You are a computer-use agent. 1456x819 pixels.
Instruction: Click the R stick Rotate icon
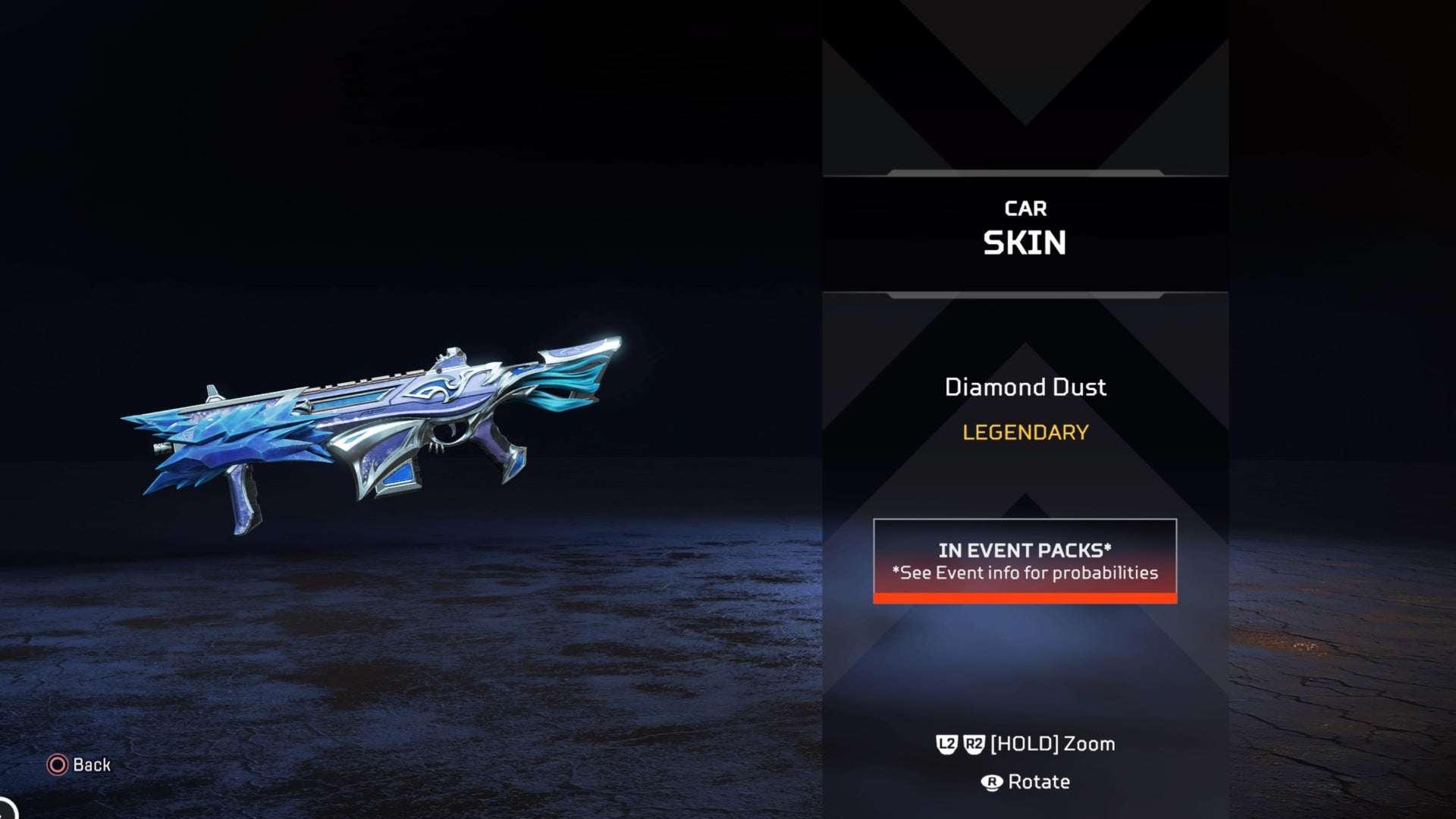[992, 781]
